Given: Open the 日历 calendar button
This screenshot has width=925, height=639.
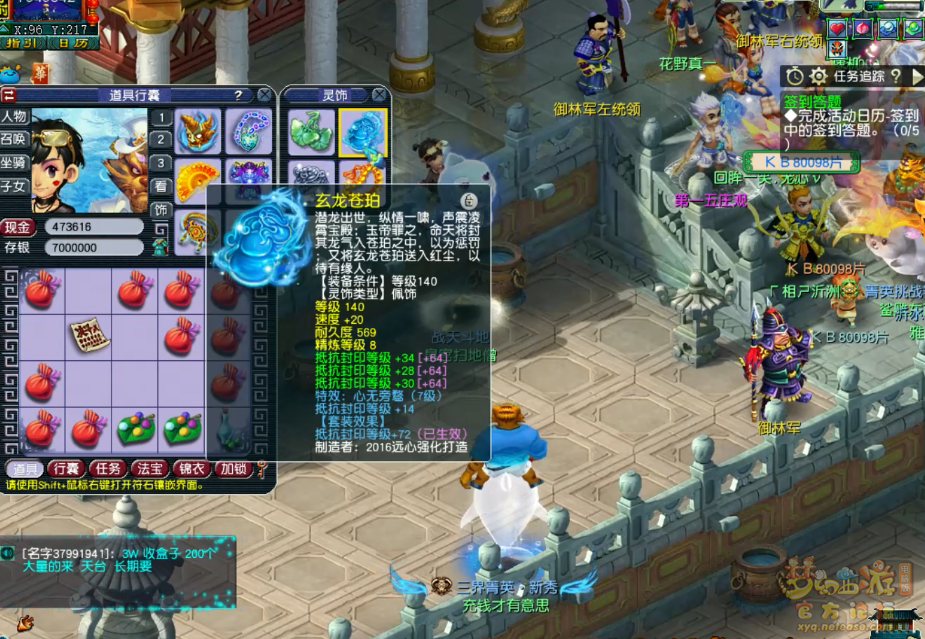Looking at the screenshot, I should tap(70, 43).
